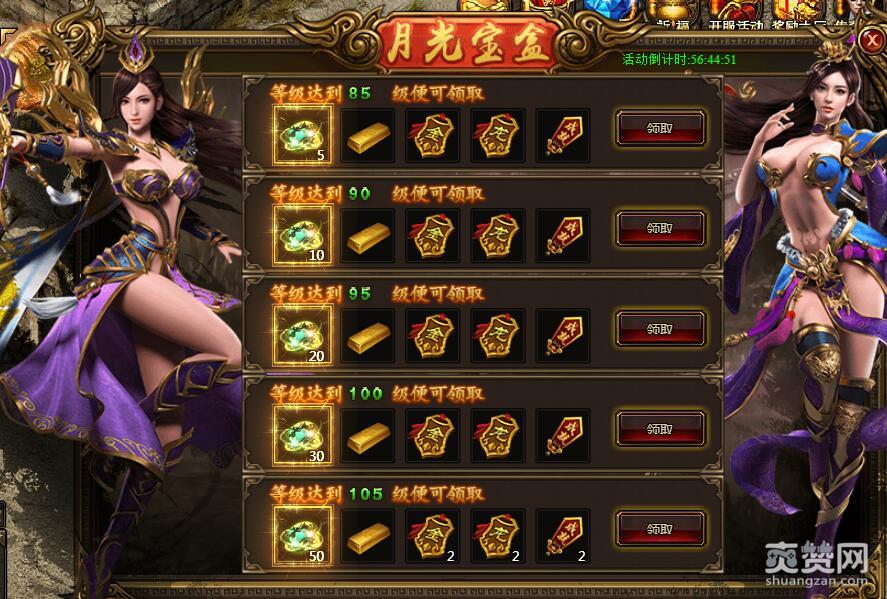The width and height of the screenshot is (887, 599).
Task: Hit 领取 for the level 95 reward
Action: 660,328
